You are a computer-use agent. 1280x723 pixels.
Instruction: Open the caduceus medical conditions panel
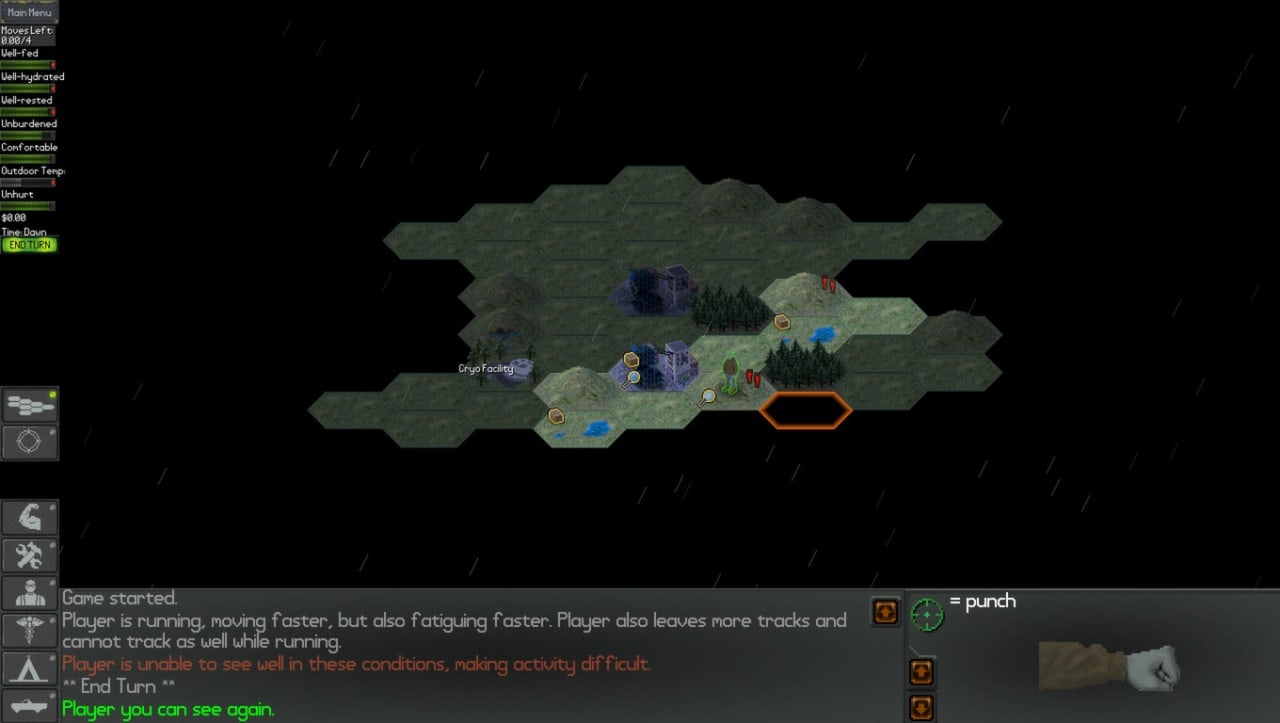(x=30, y=630)
